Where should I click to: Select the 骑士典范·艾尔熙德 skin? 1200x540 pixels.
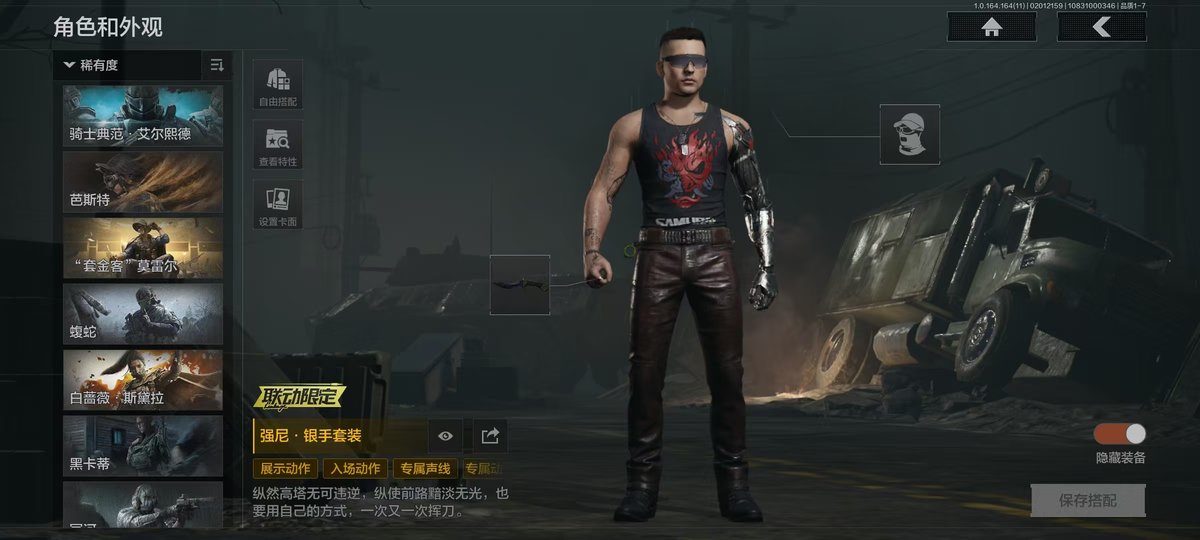(143, 116)
